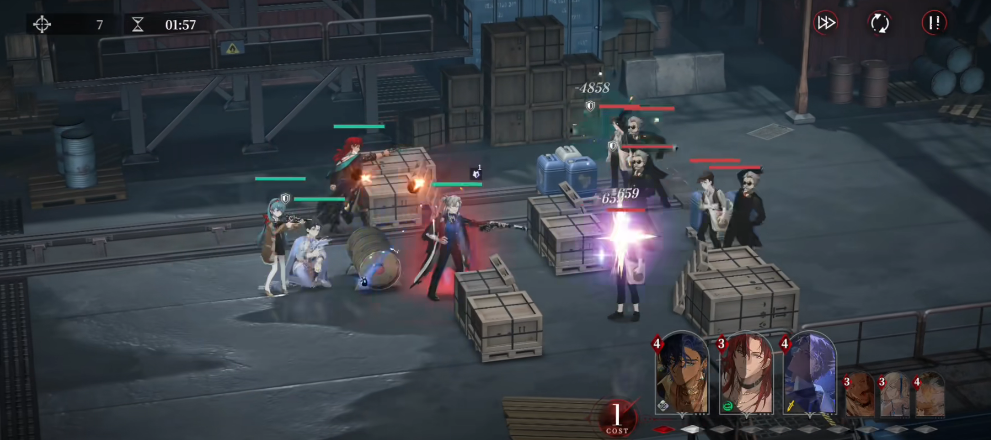This screenshot has height=440, width=991.
Task: Toggle the fast-forward speed button
Action: [826, 22]
